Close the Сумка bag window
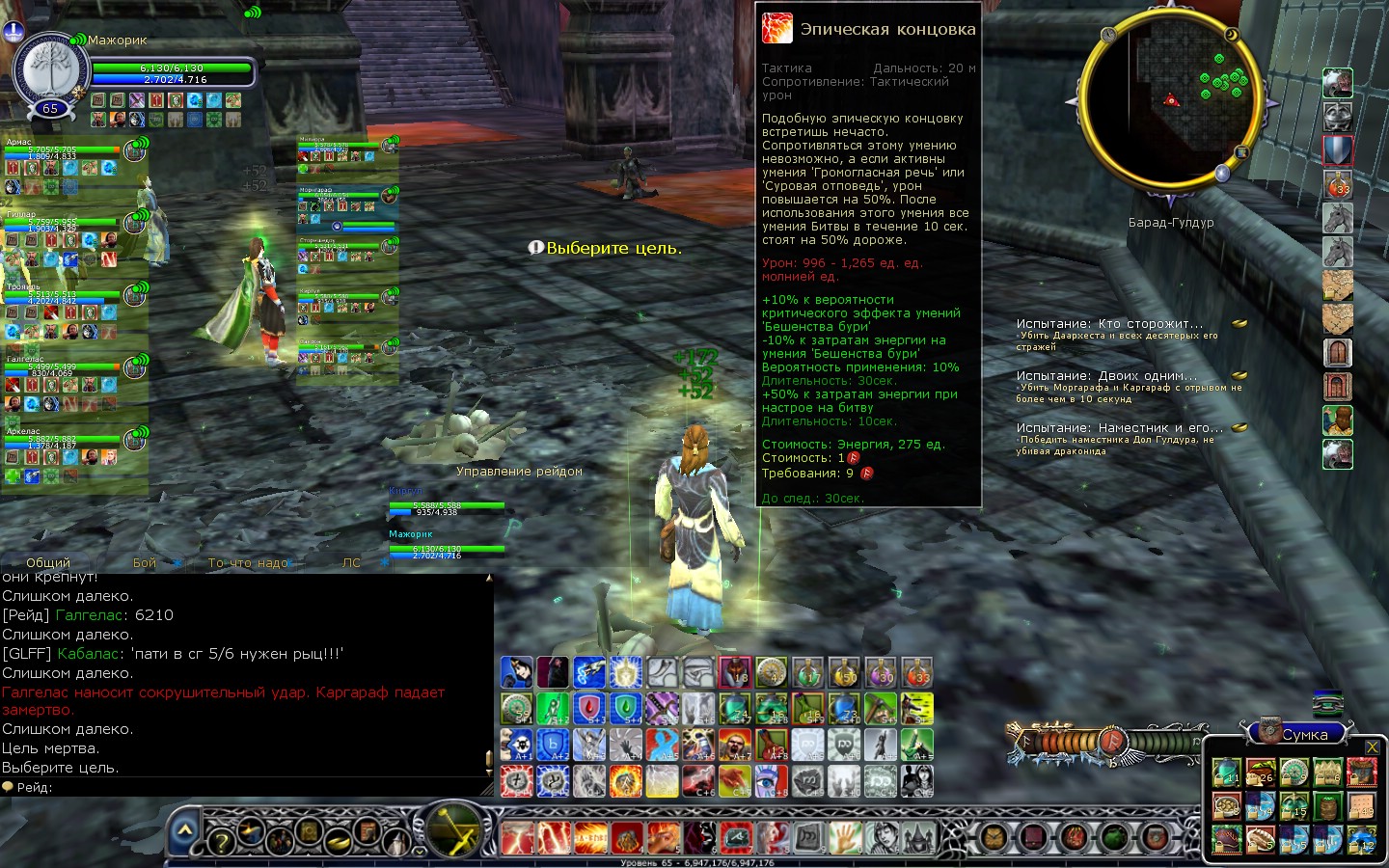 1372,746
